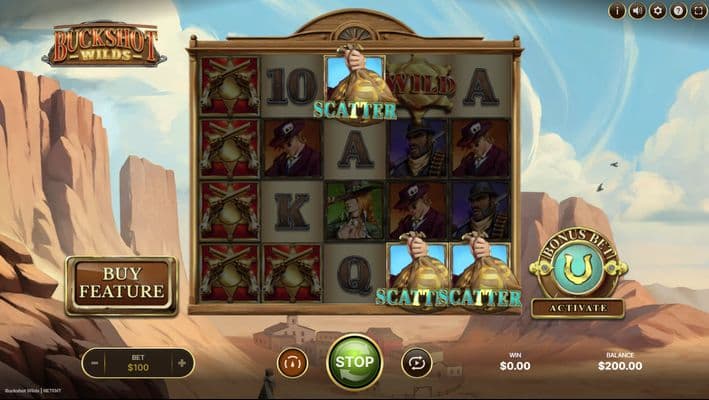Screen dimensions: 709x400
Task: Open help with the question mark icon
Action: click(x=678, y=11)
